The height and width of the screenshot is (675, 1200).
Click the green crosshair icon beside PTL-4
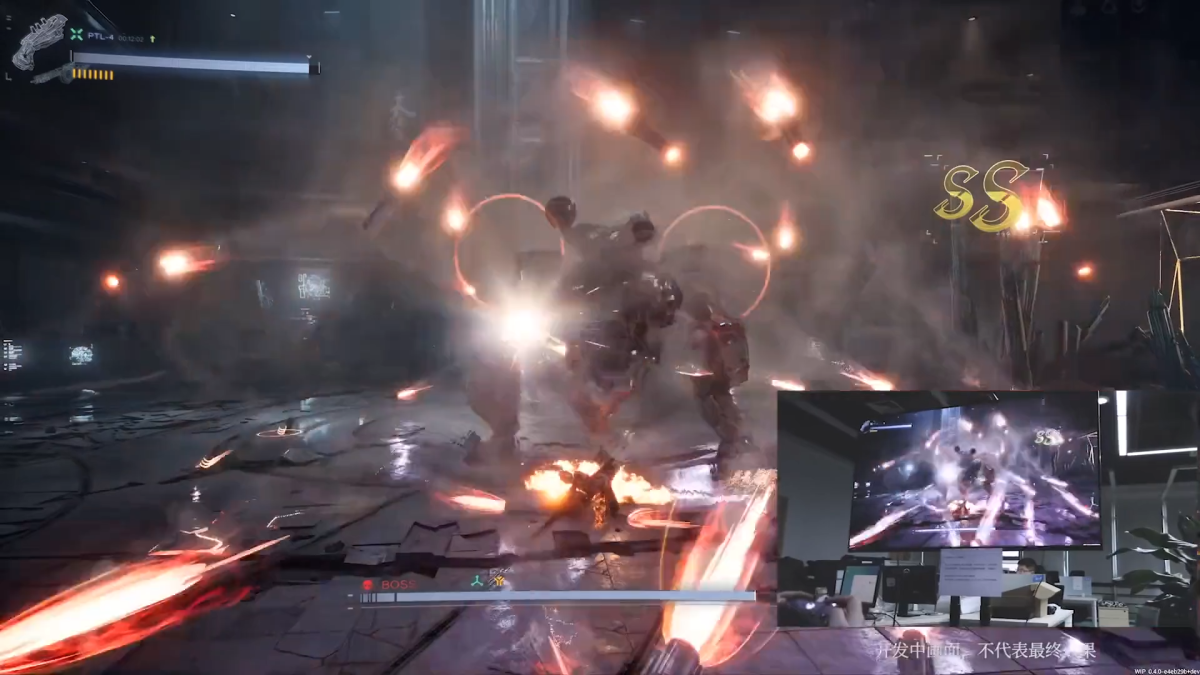pos(76,34)
